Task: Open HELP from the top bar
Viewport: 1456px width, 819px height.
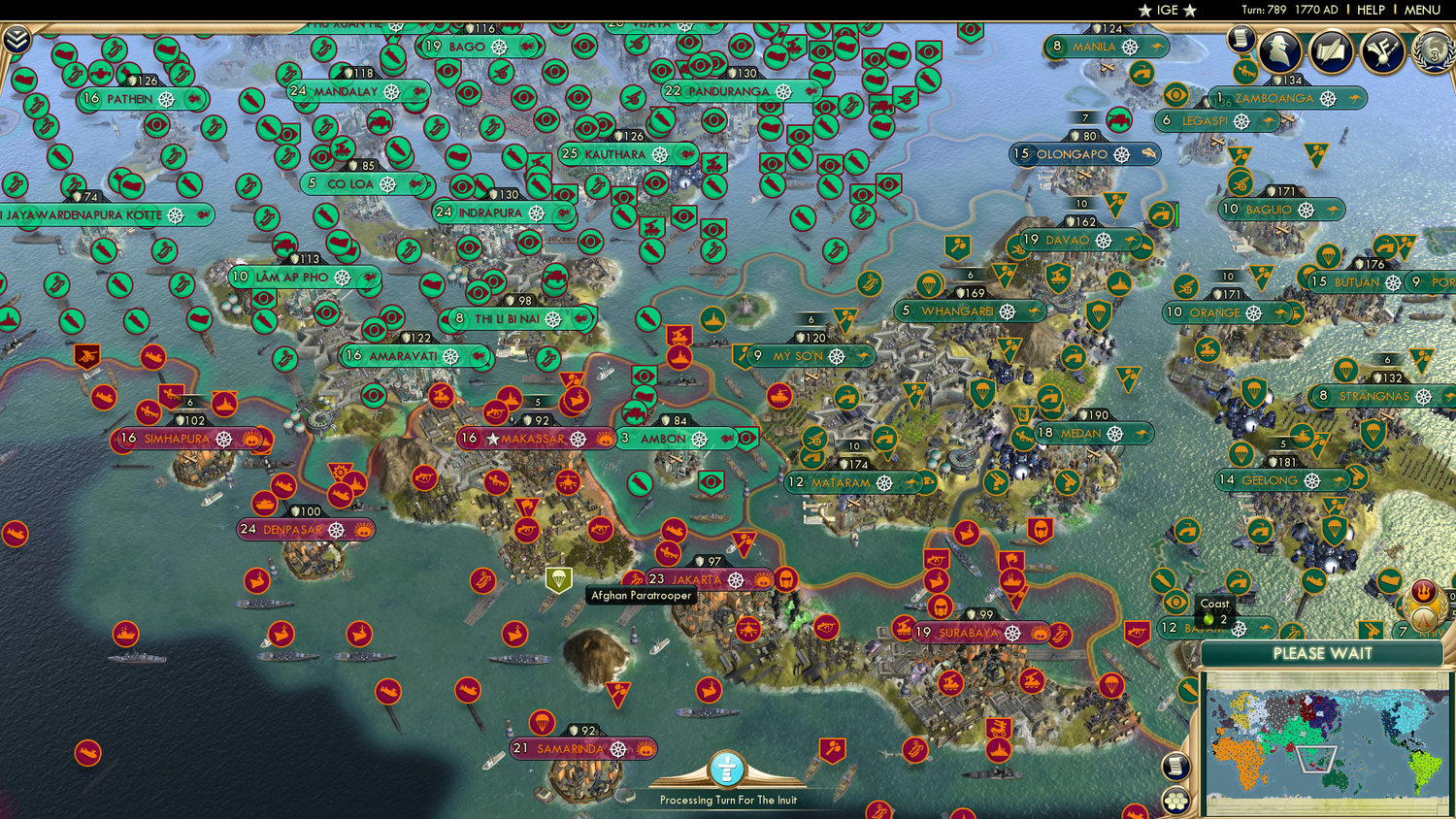Action: 1372,10
